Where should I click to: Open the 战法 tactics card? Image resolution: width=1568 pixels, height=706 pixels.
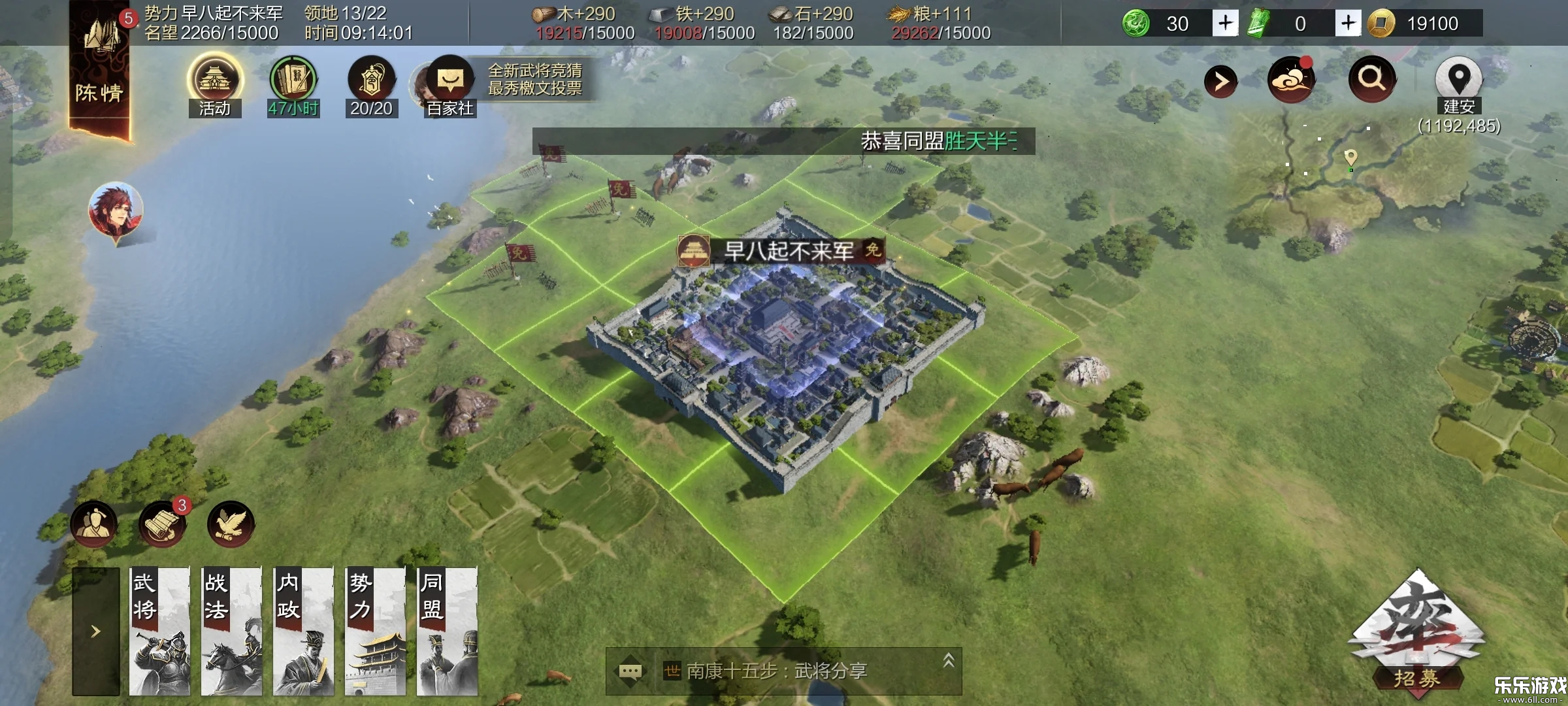(231, 631)
